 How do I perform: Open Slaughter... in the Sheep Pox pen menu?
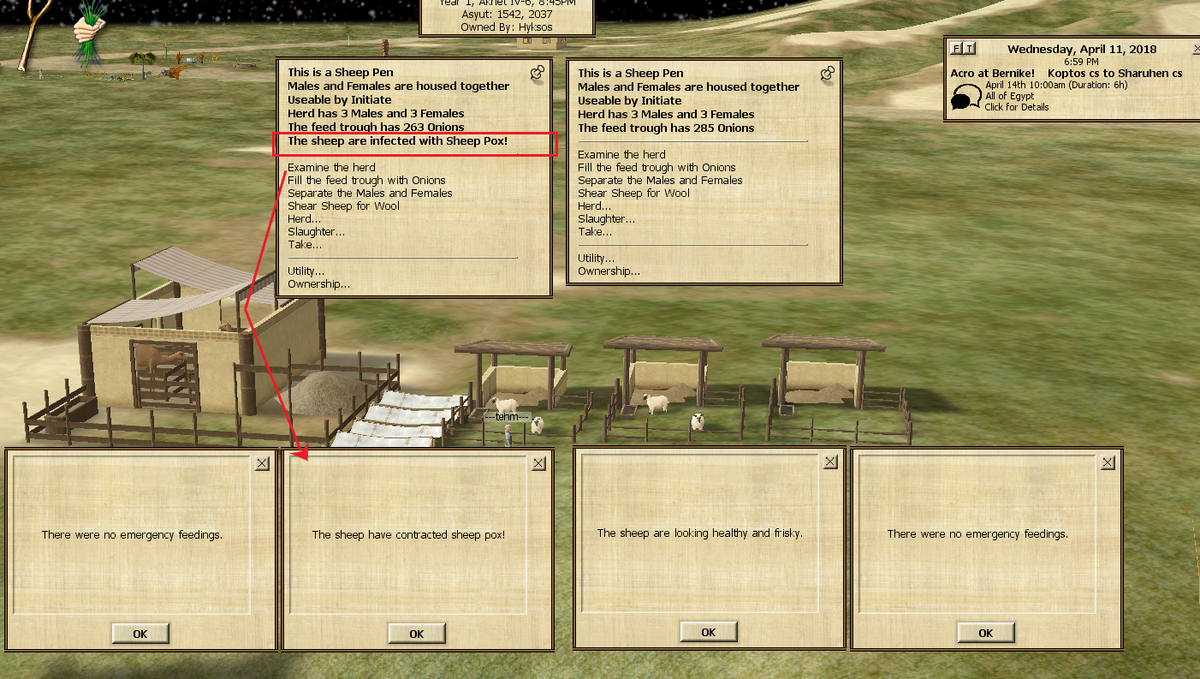(316, 232)
